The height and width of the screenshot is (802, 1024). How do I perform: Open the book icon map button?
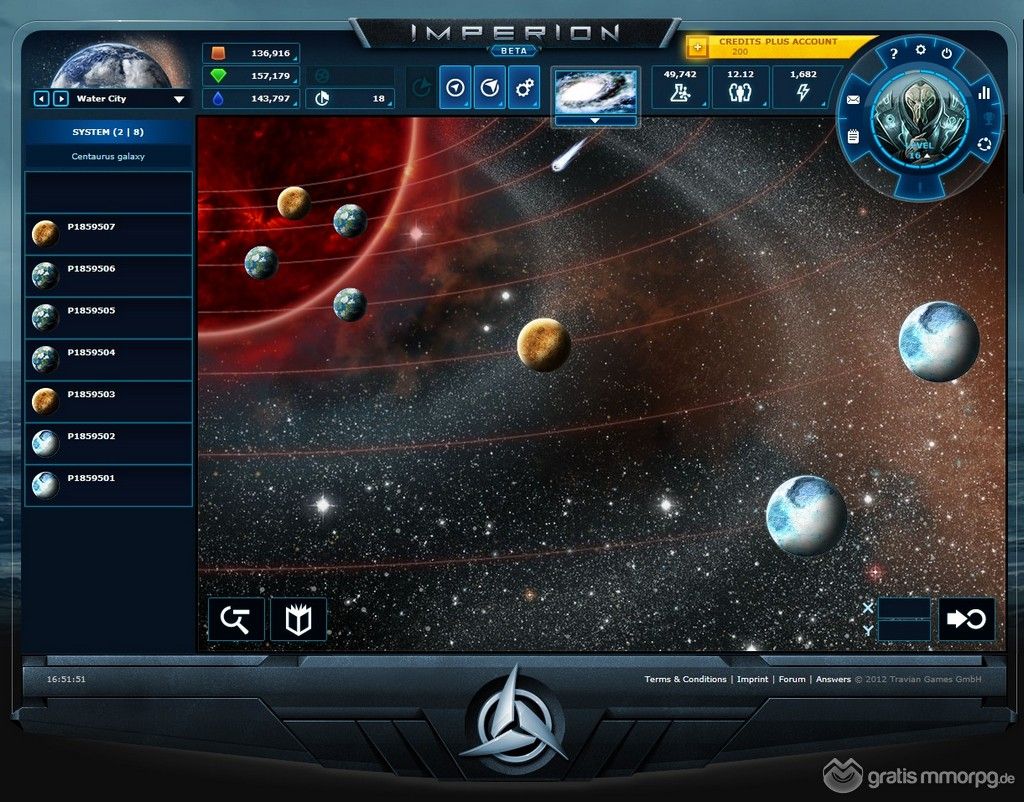coord(298,619)
